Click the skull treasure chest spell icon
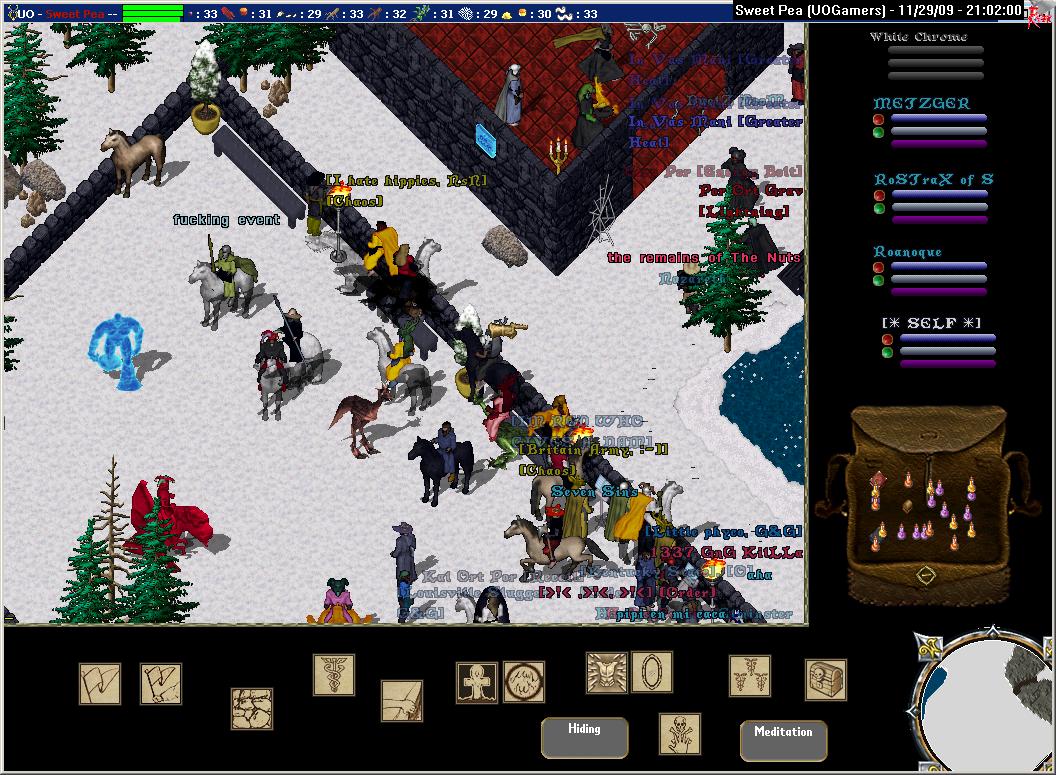This screenshot has width=1056, height=775. click(x=826, y=680)
